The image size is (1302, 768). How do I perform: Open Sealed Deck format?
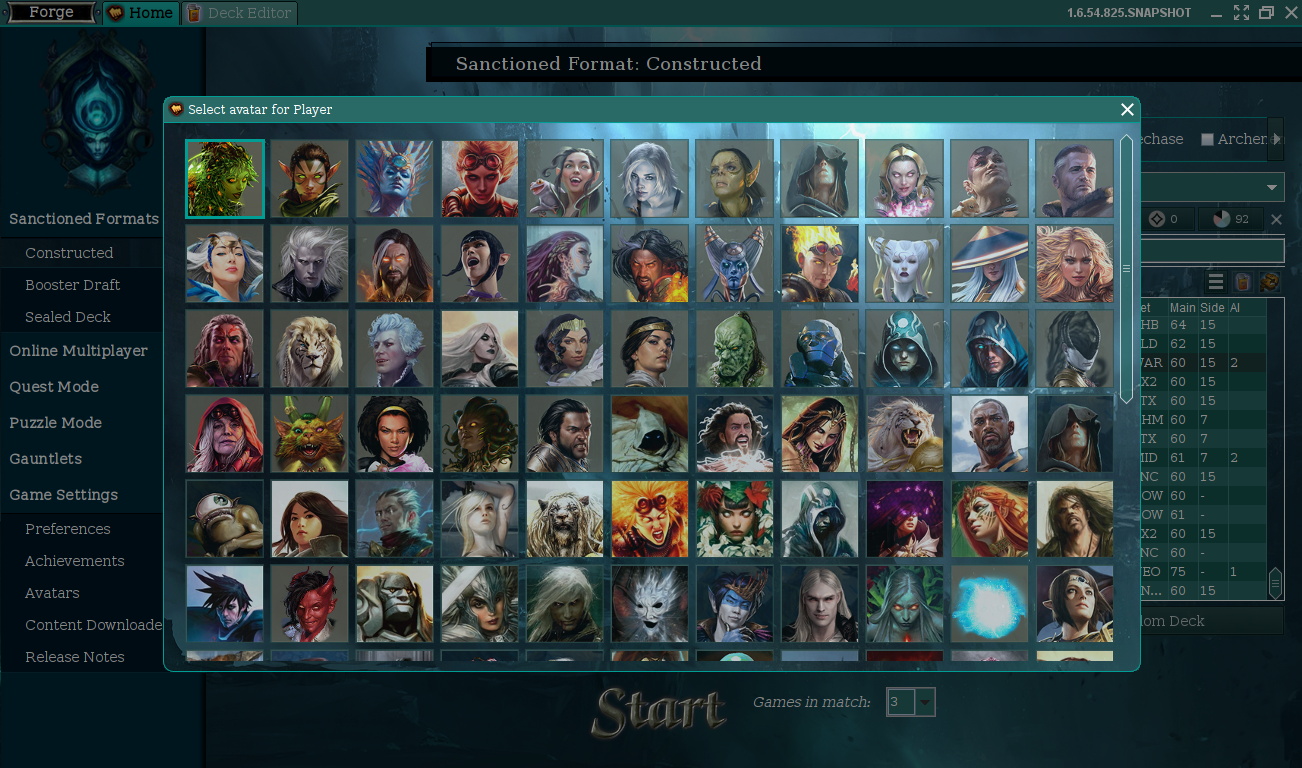[68, 317]
